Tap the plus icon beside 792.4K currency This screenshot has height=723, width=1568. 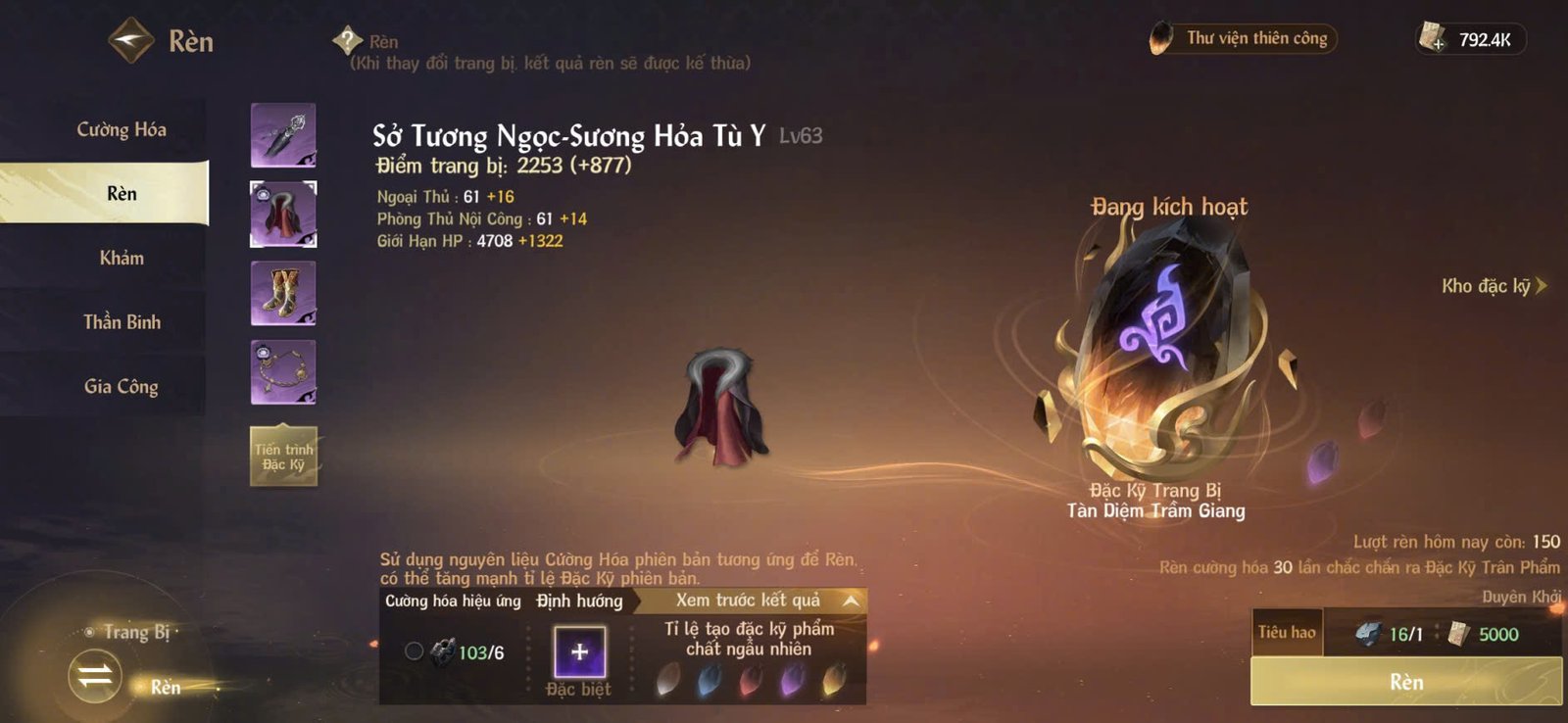coord(1438,43)
